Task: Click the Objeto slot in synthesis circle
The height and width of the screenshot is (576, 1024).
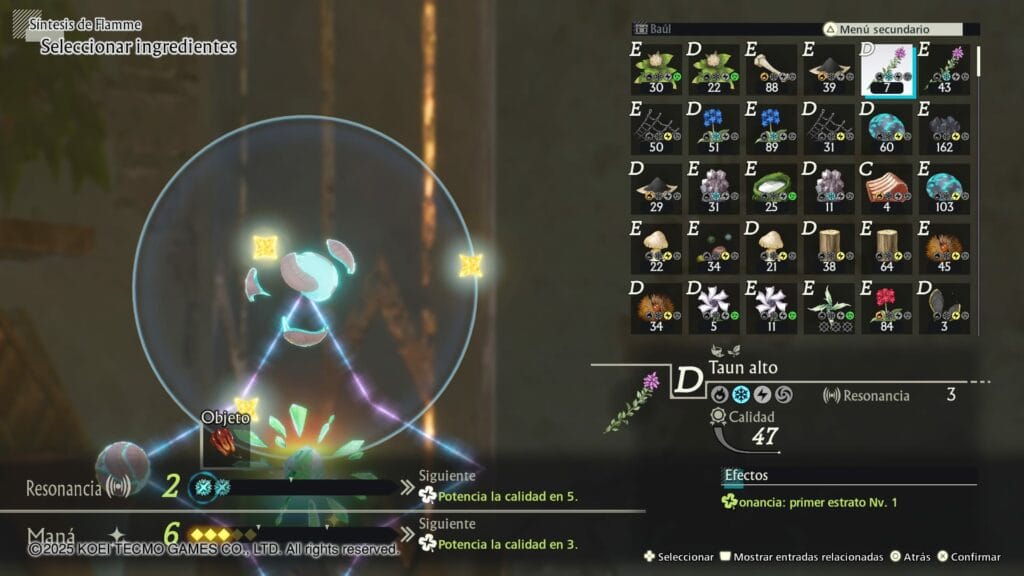Action: 222,442
